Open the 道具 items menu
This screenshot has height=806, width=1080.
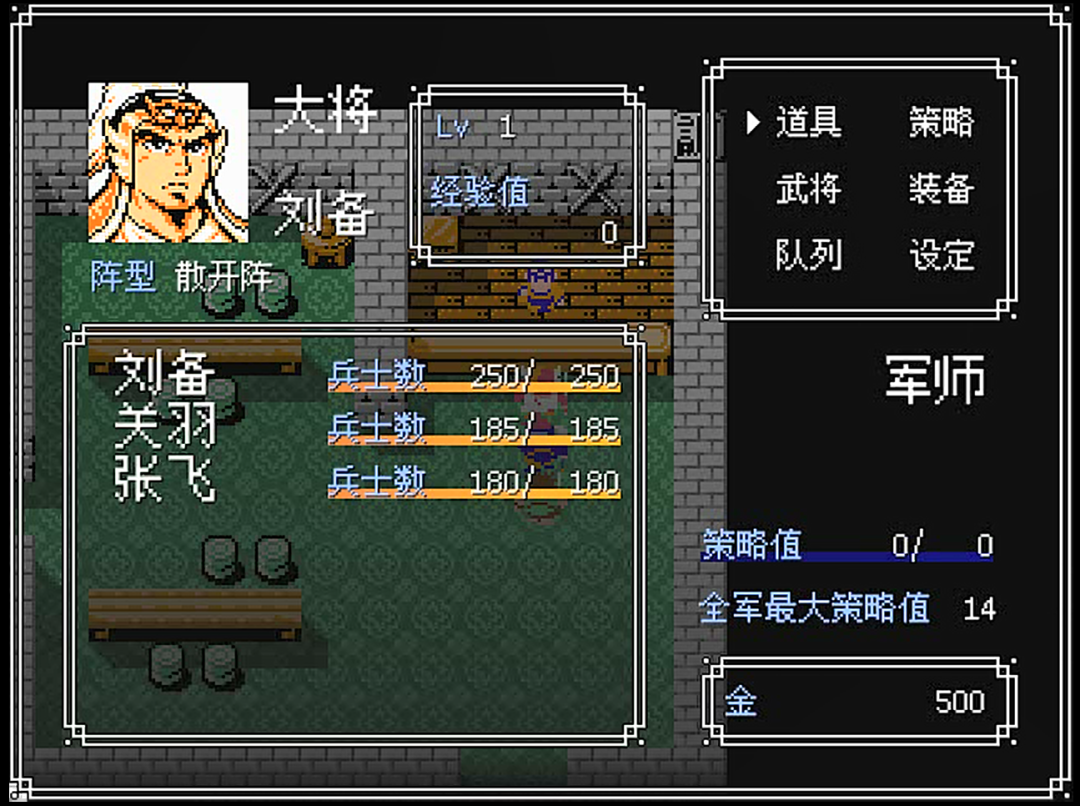pyautogui.click(x=808, y=123)
